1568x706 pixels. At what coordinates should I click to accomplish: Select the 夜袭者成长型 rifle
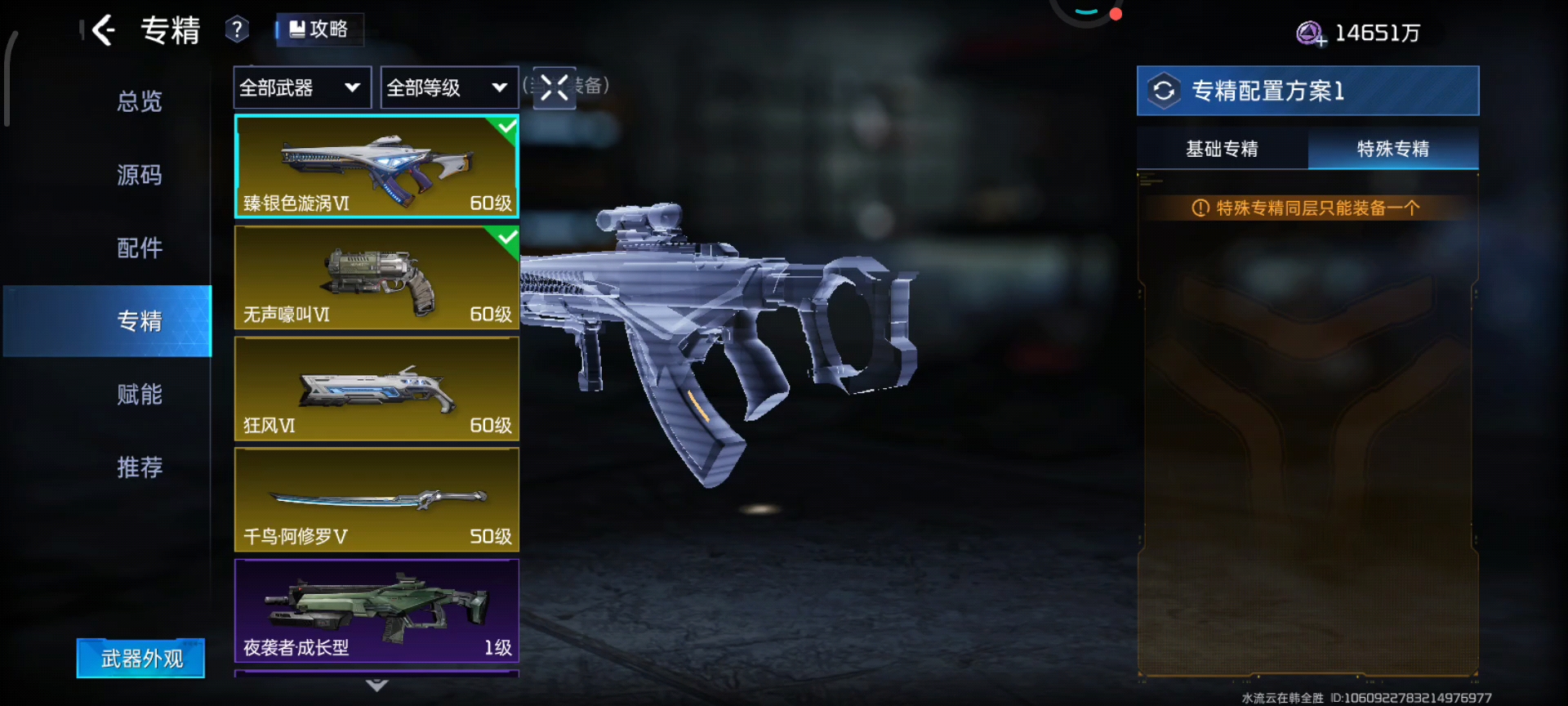pos(376,610)
